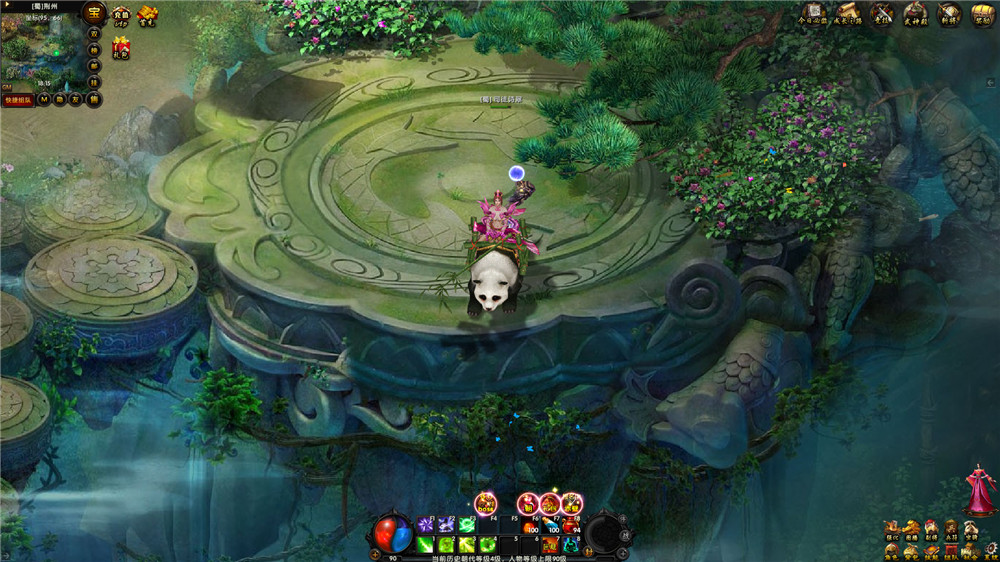Select the round M map button
Screen dimensions: 1000x562
pyautogui.click(x=45, y=99)
